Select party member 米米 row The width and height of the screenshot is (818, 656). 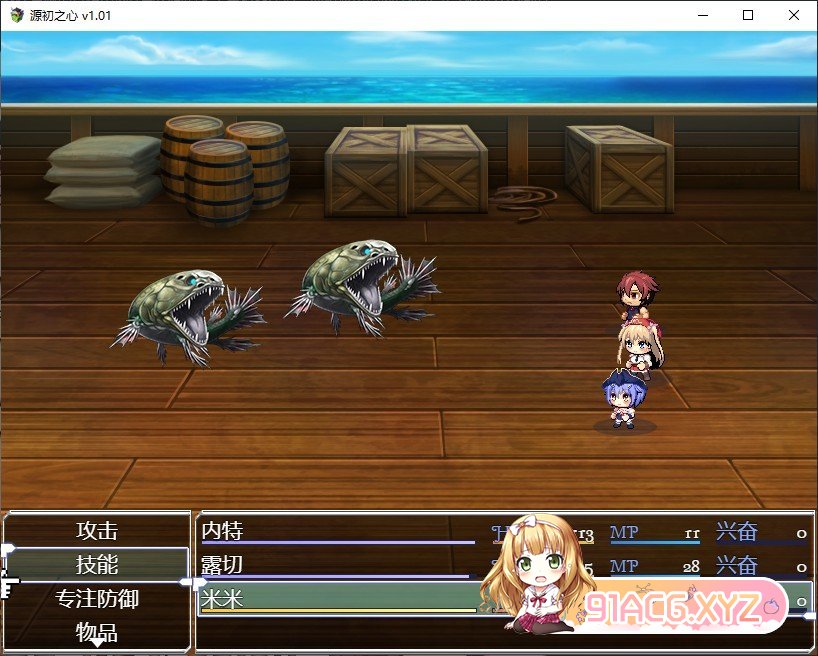point(340,600)
